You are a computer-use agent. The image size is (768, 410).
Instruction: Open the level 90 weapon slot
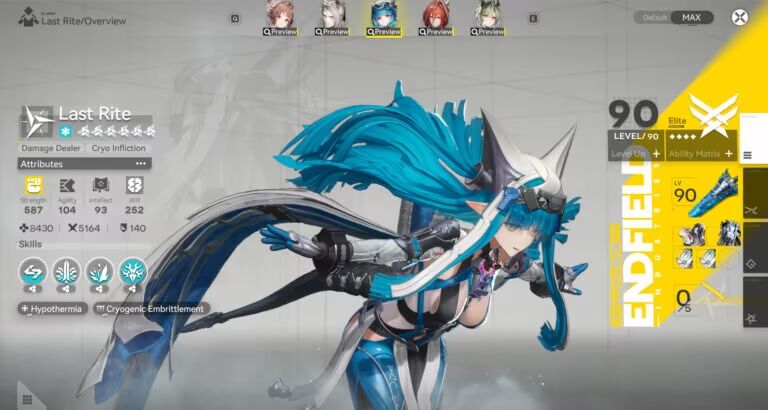pos(698,195)
